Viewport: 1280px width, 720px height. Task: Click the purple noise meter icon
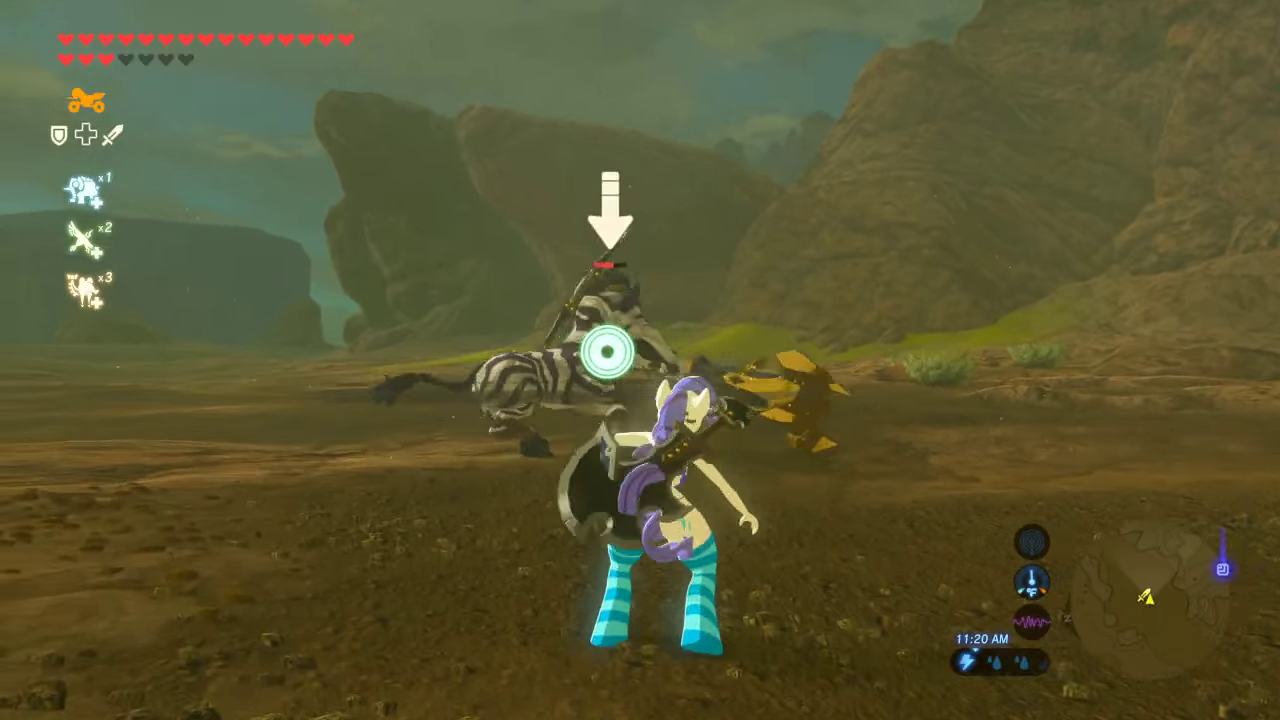click(x=1032, y=621)
